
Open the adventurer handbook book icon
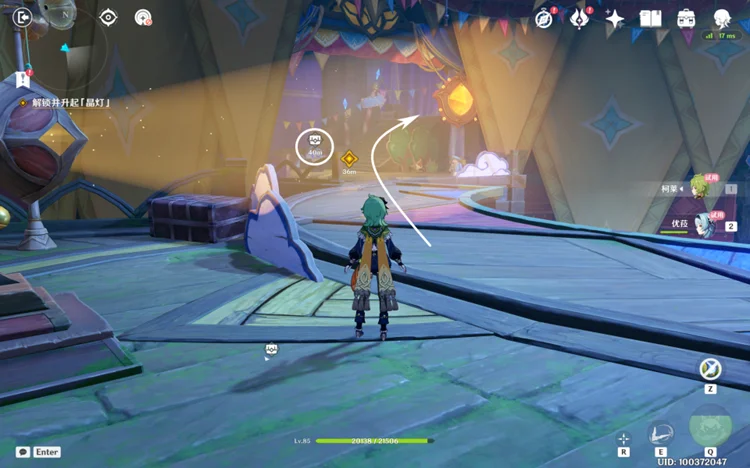coord(651,19)
